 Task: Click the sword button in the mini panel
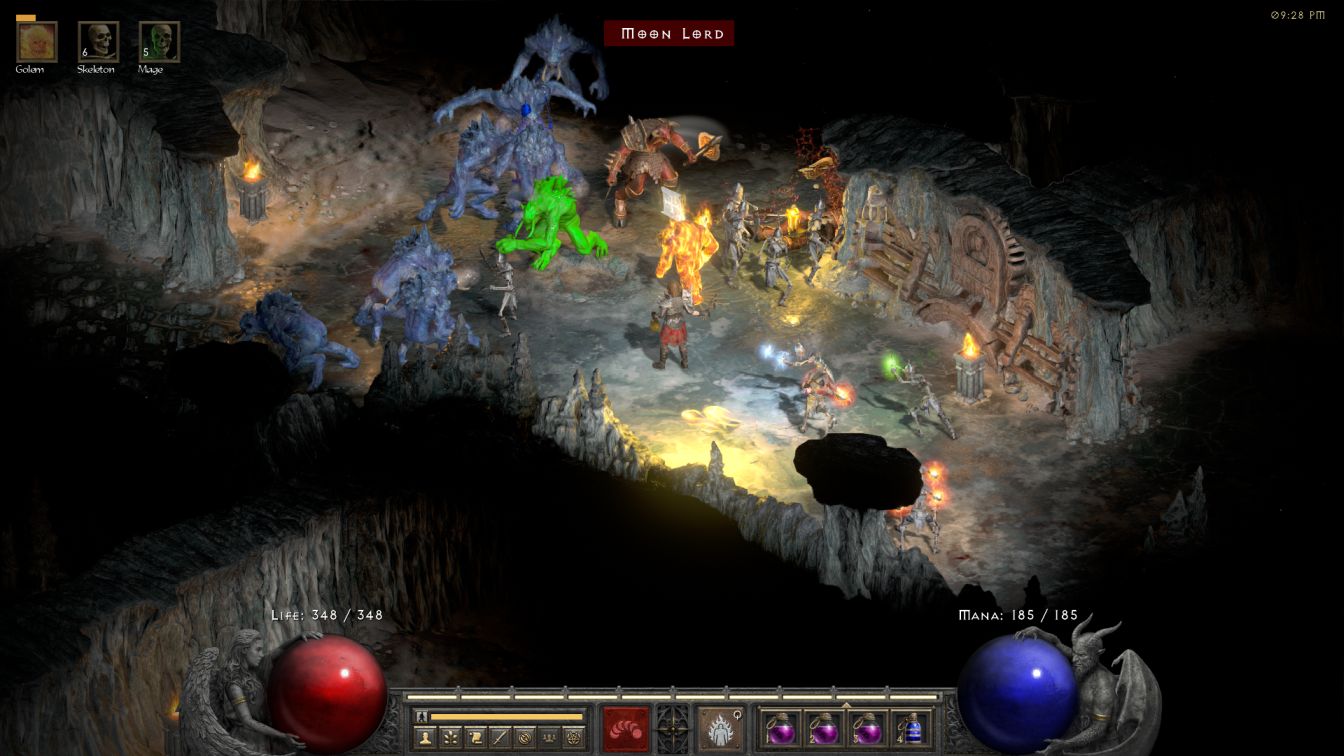pos(501,737)
